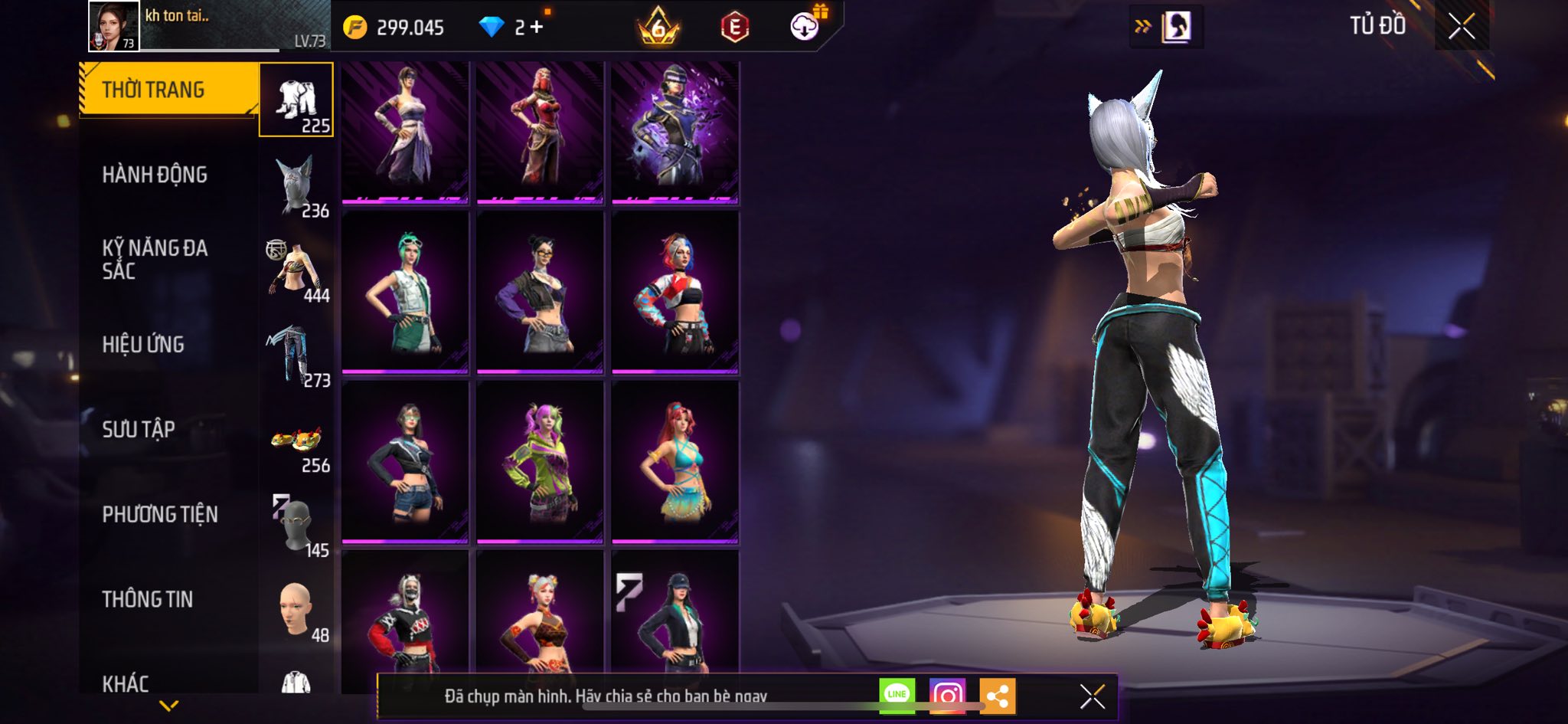Select the outfit sets icon with 225

296,100
